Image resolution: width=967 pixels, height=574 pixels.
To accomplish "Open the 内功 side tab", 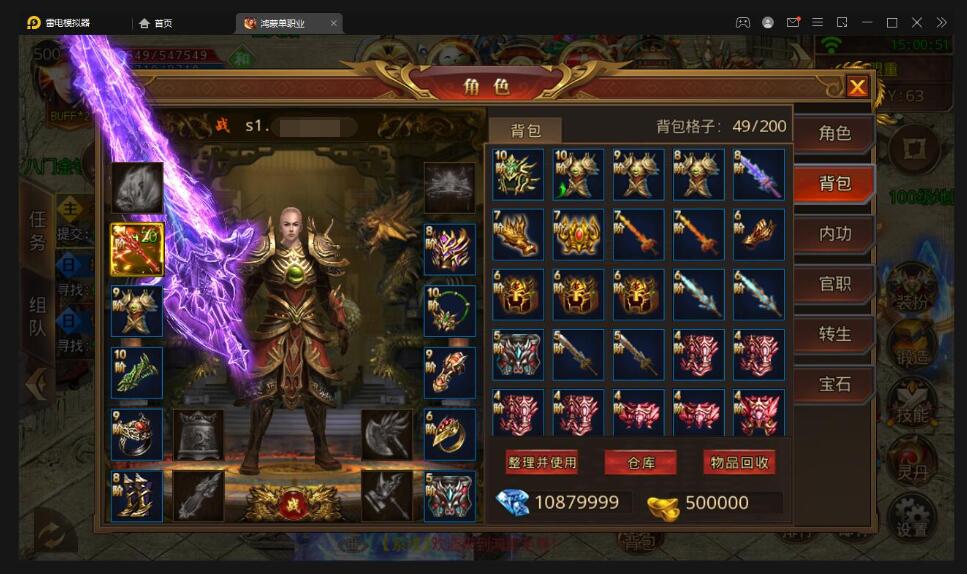I will (x=834, y=234).
